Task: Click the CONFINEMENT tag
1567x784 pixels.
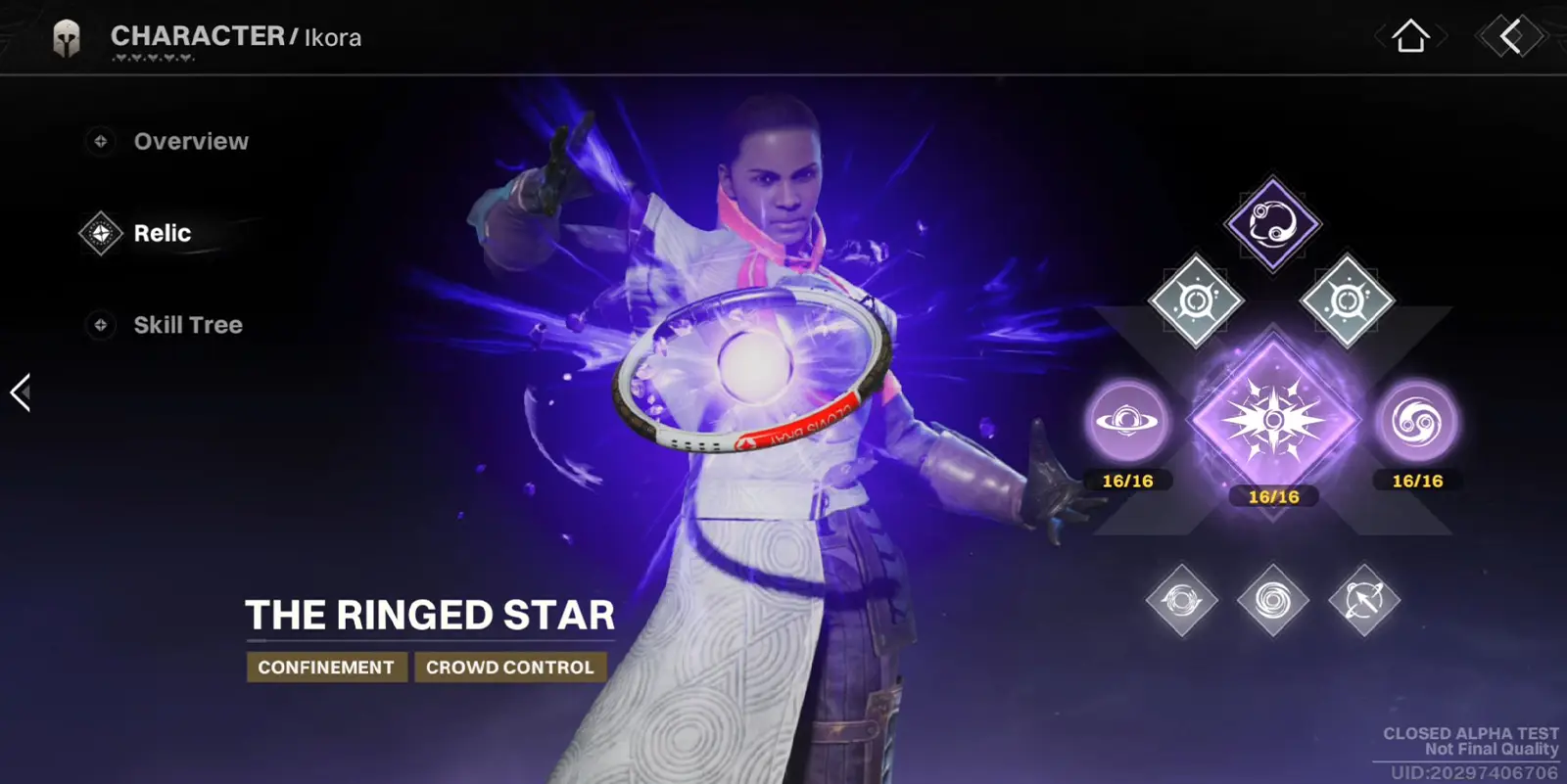Action: click(326, 668)
